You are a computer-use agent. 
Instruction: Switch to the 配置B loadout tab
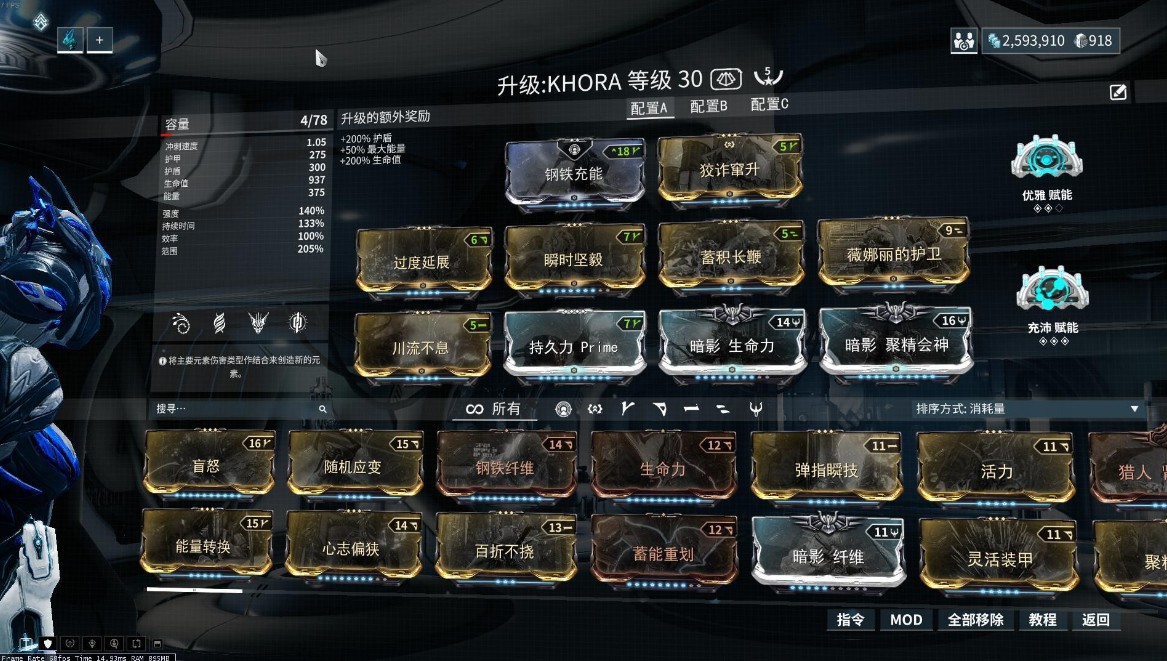[709, 106]
